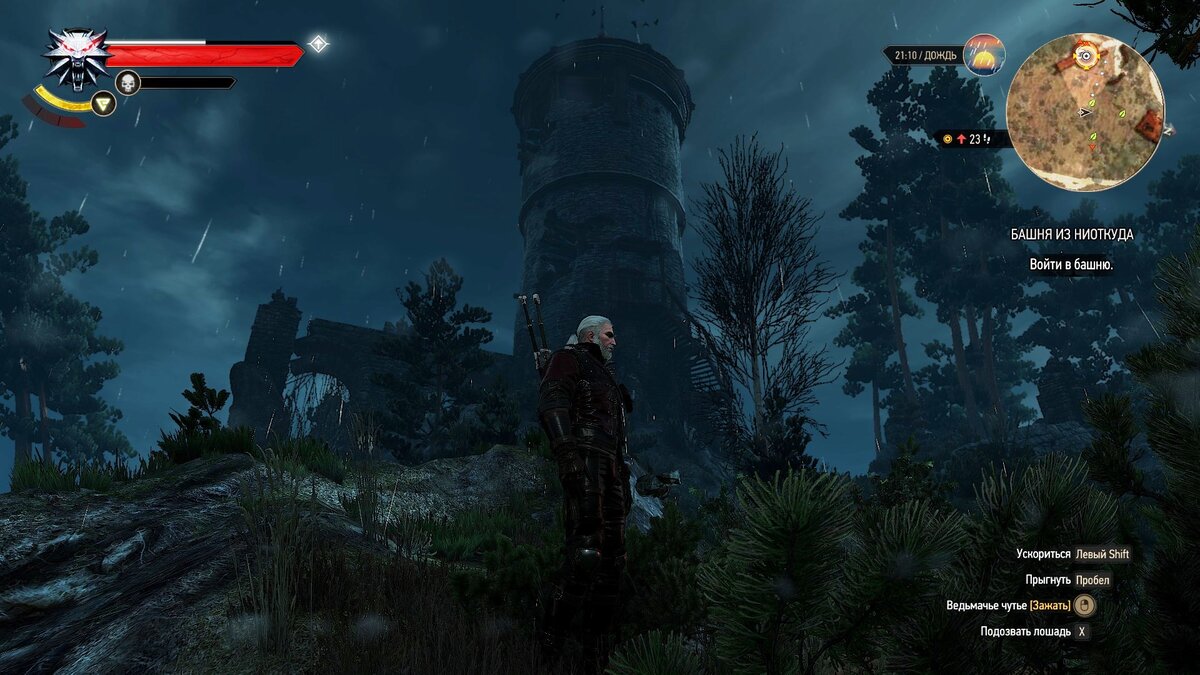Click the circular minimap
The image size is (1200, 675).
tap(1085, 112)
